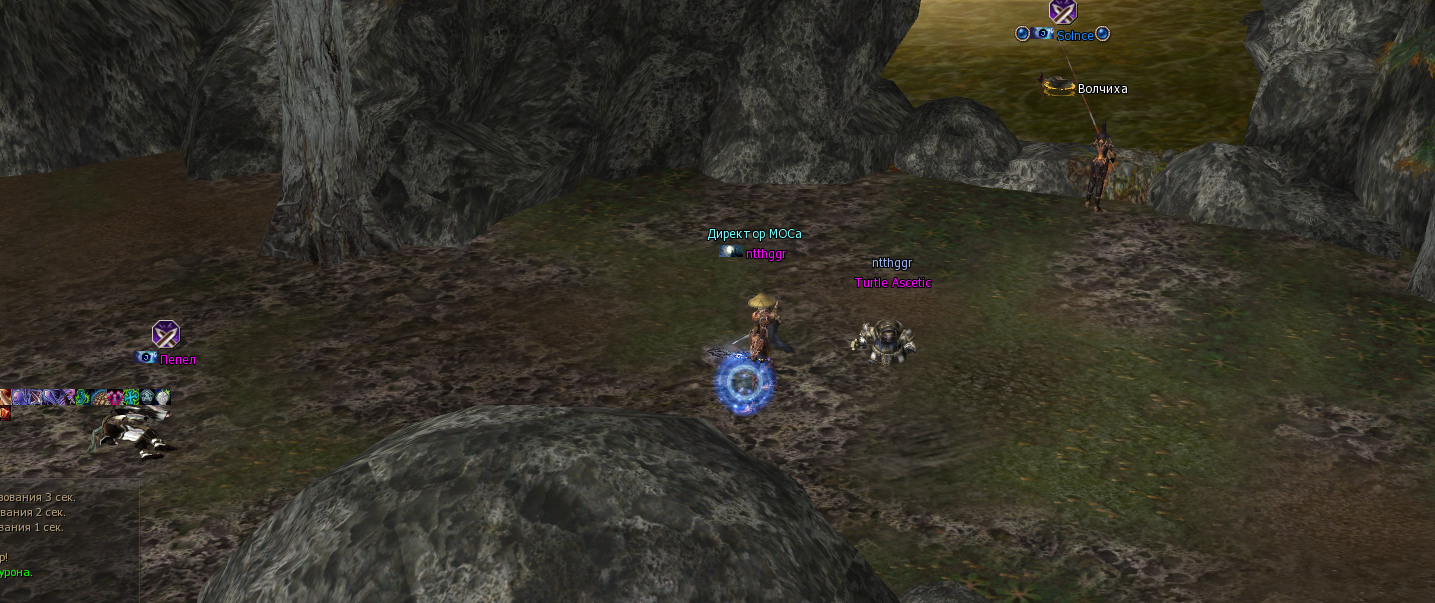The width and height of the screenshot is (1435, 603).
Task: Select the Директор МОСа title nameplate
Action: [x=754, y=234]
